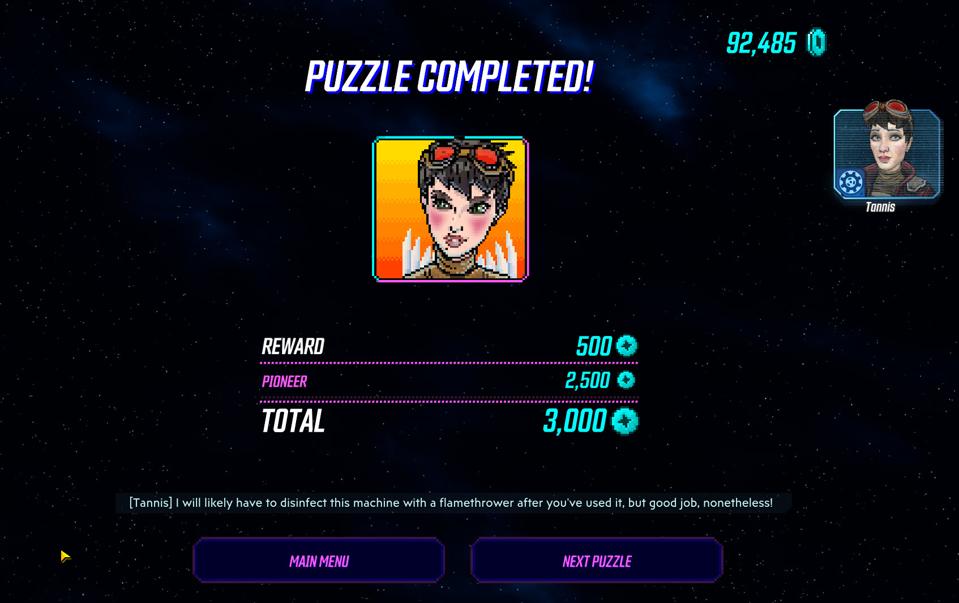The image size is (959, 603).
Task: Go to the Next Puzzle
Action: click(596, 560)
